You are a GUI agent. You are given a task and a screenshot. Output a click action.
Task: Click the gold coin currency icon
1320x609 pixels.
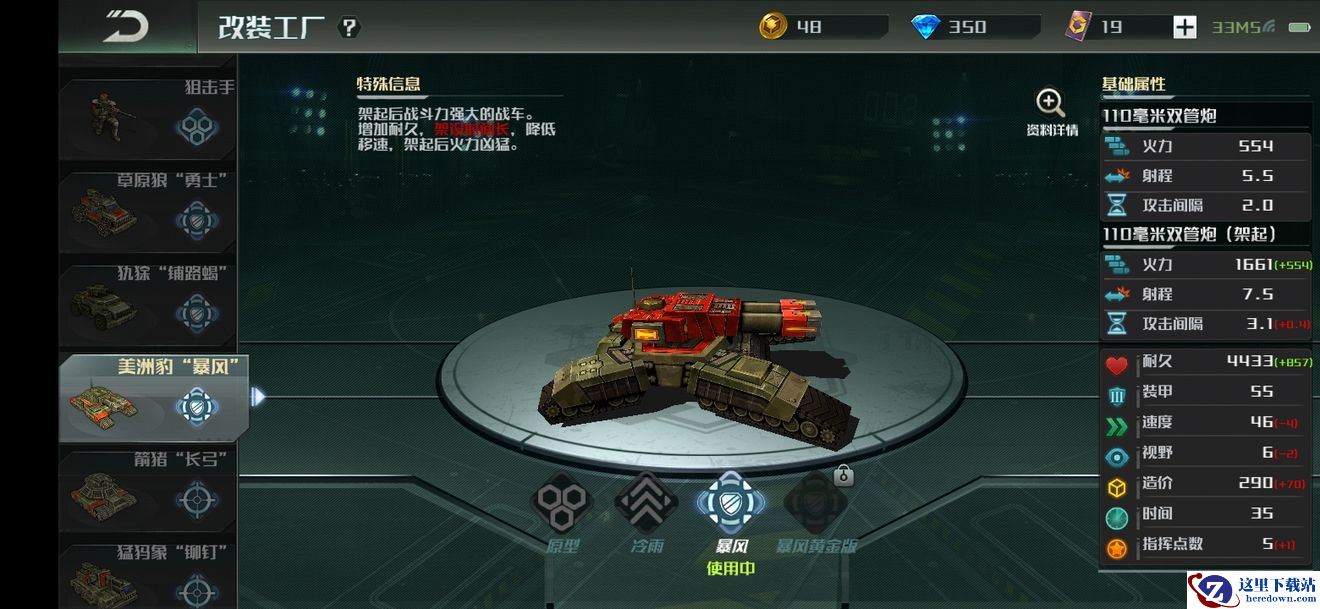point(773,27)
